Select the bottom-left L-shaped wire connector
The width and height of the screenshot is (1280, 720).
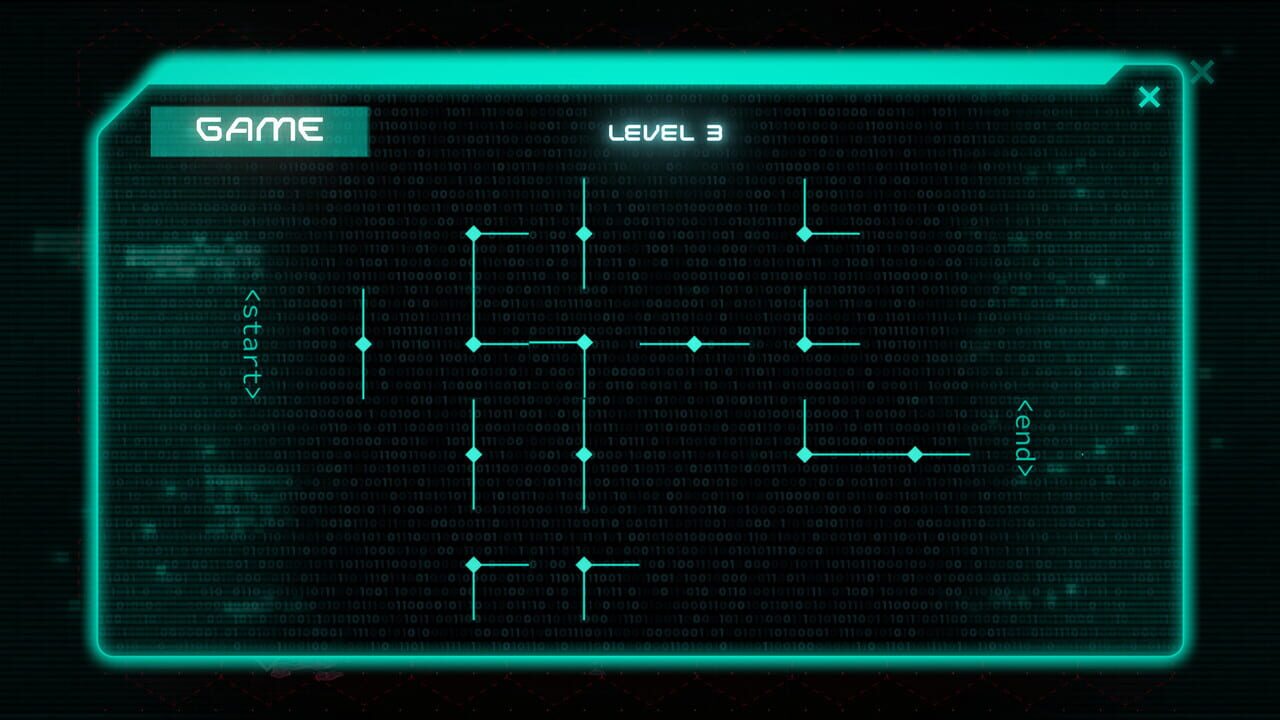tap(472, 565)
